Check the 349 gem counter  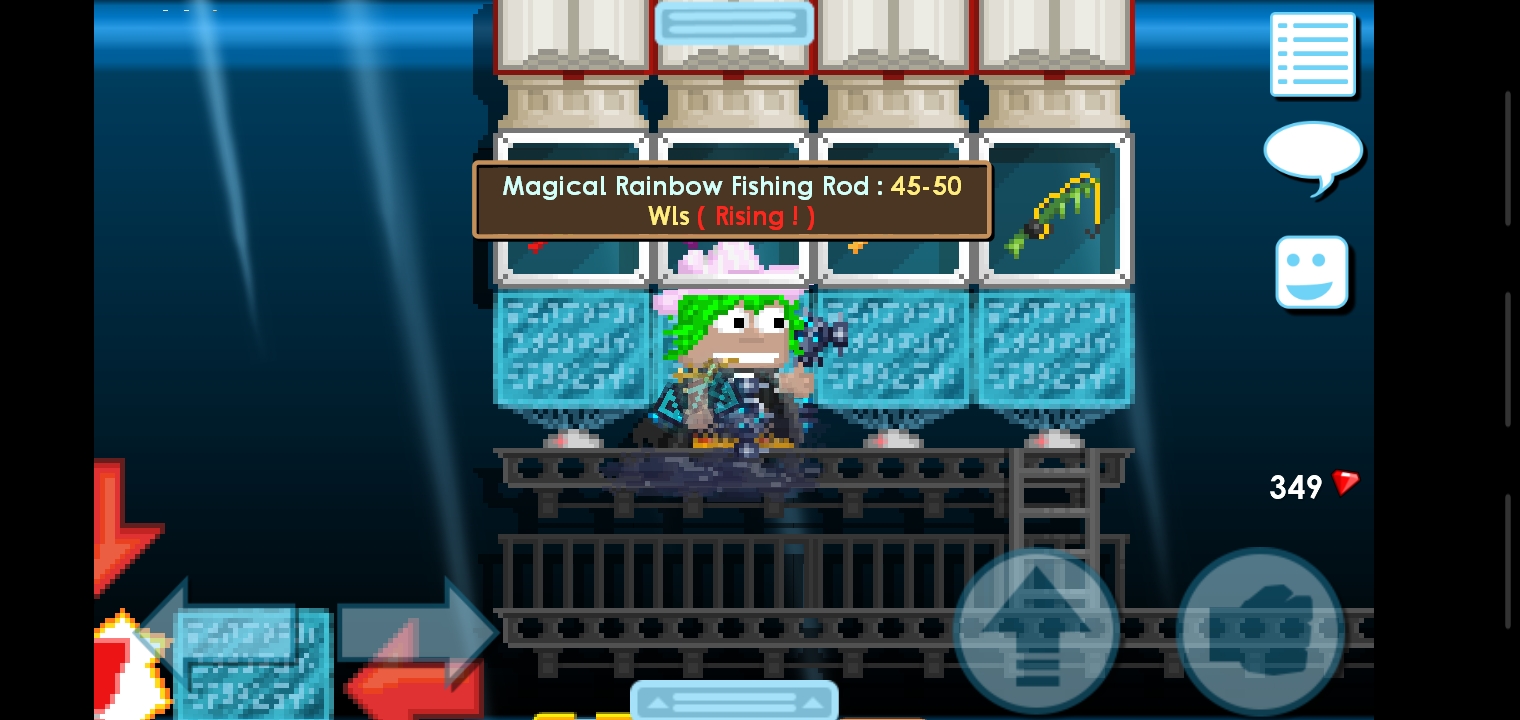1295,487
